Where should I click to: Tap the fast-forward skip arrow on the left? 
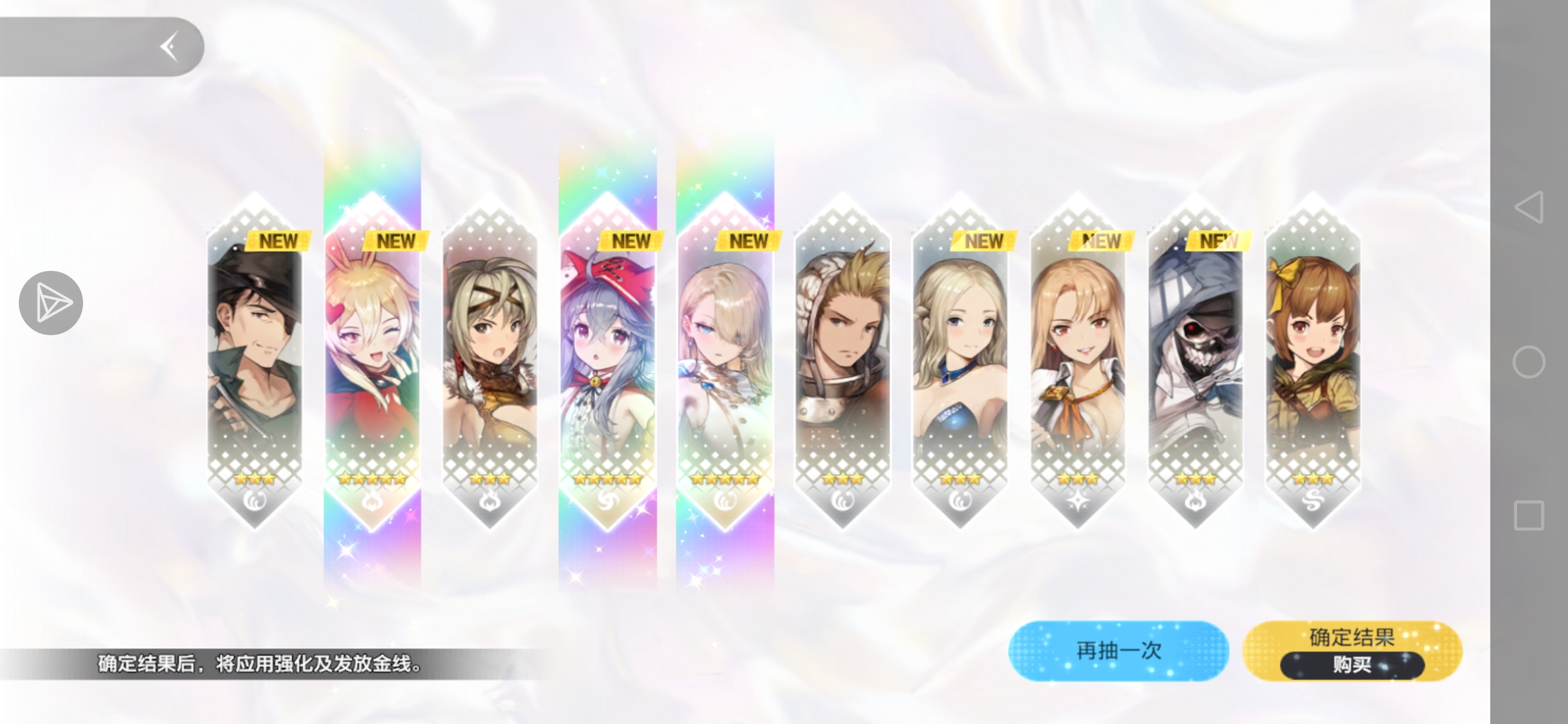(x=52, y=302)
